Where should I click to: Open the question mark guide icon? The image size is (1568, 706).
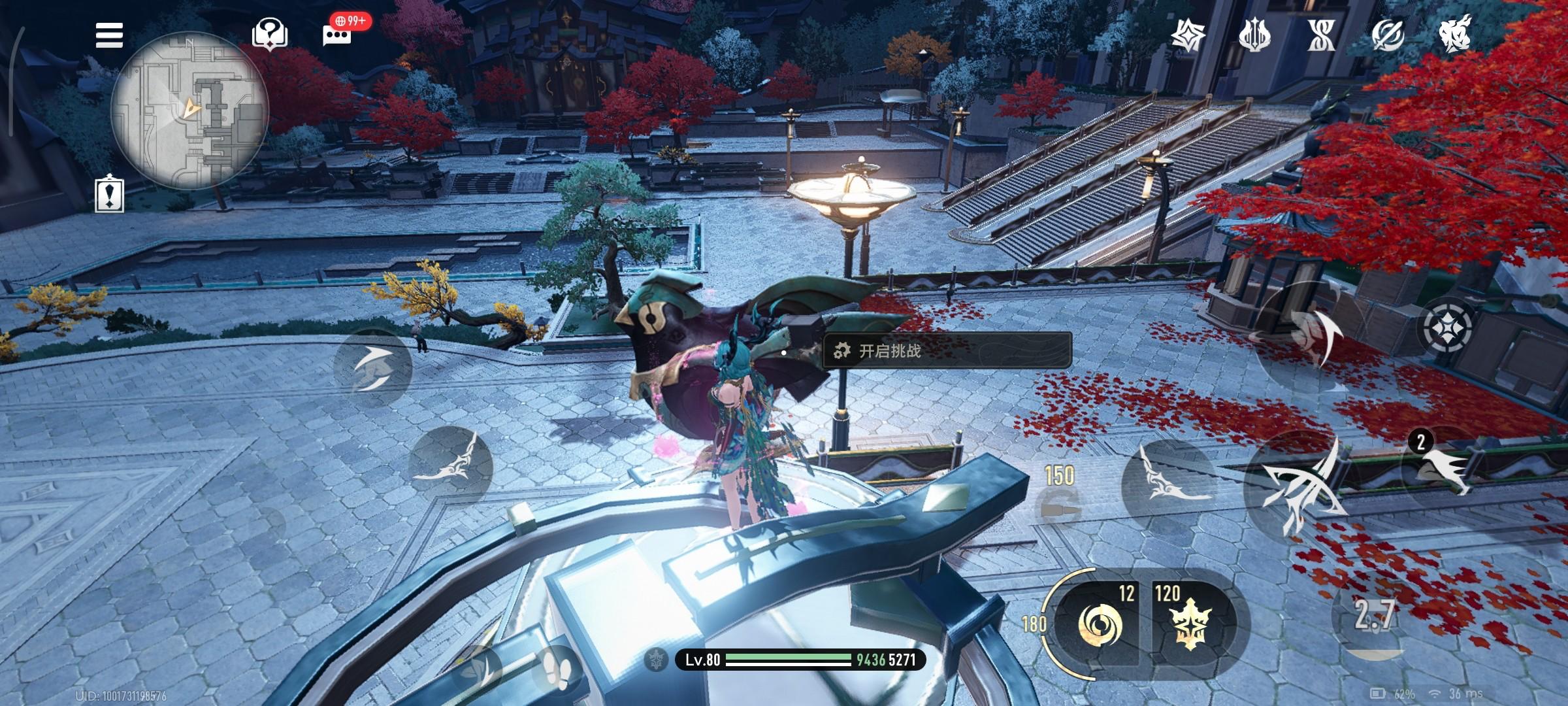(270, 33)
